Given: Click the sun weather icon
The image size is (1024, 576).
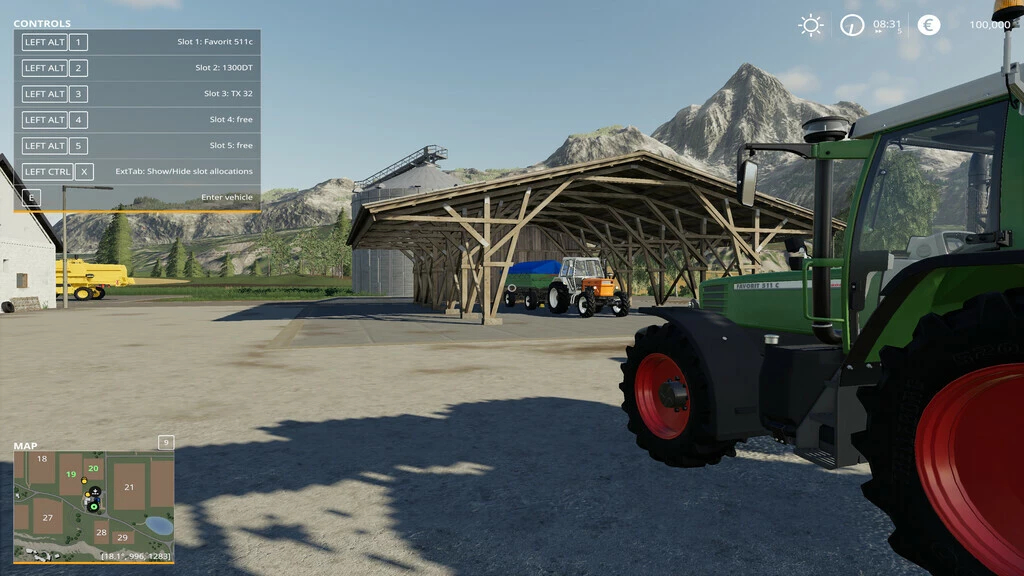Looking at the screenshot, I should (811, 25).
